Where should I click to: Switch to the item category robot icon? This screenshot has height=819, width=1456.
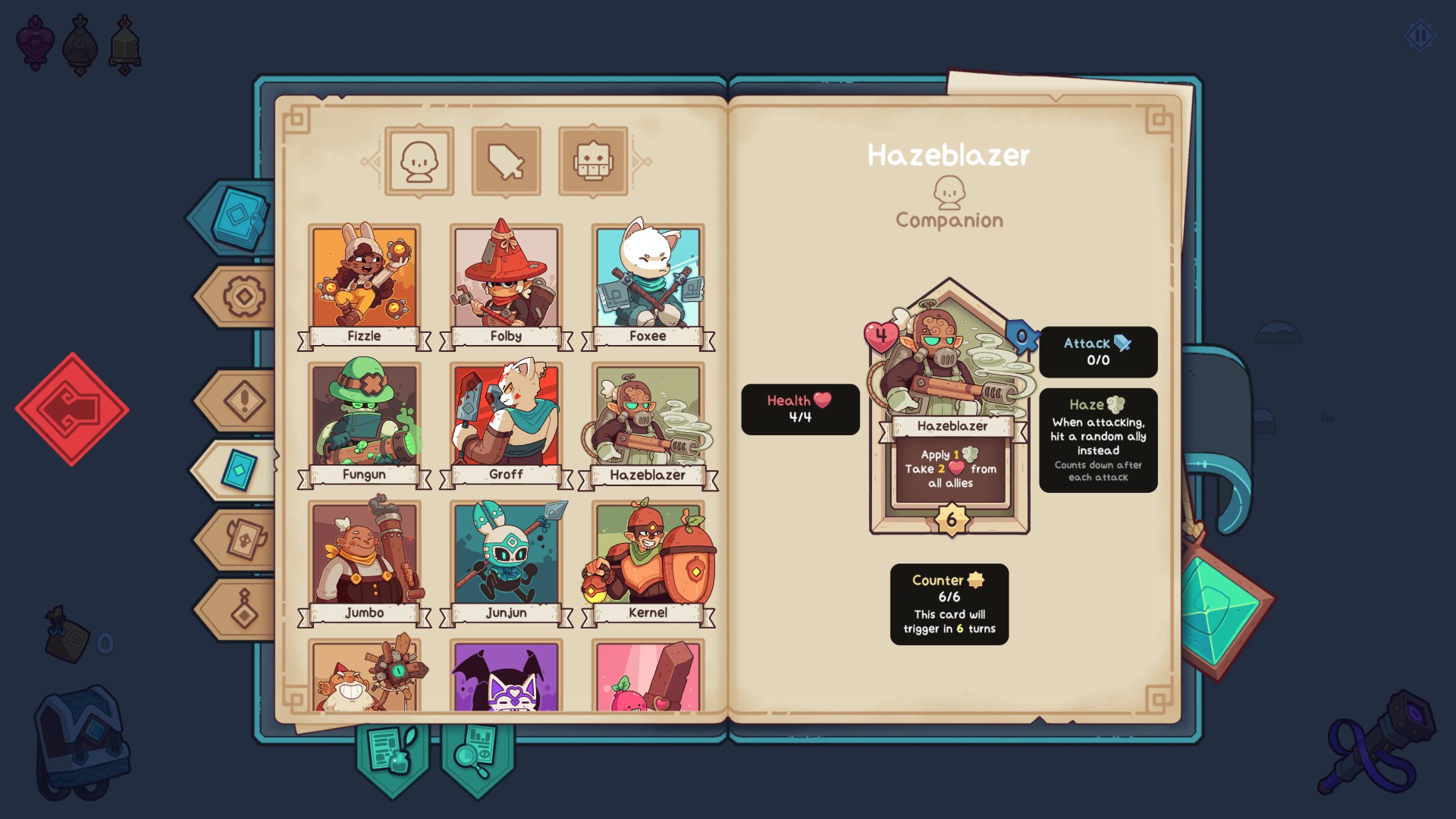[594, 159]
